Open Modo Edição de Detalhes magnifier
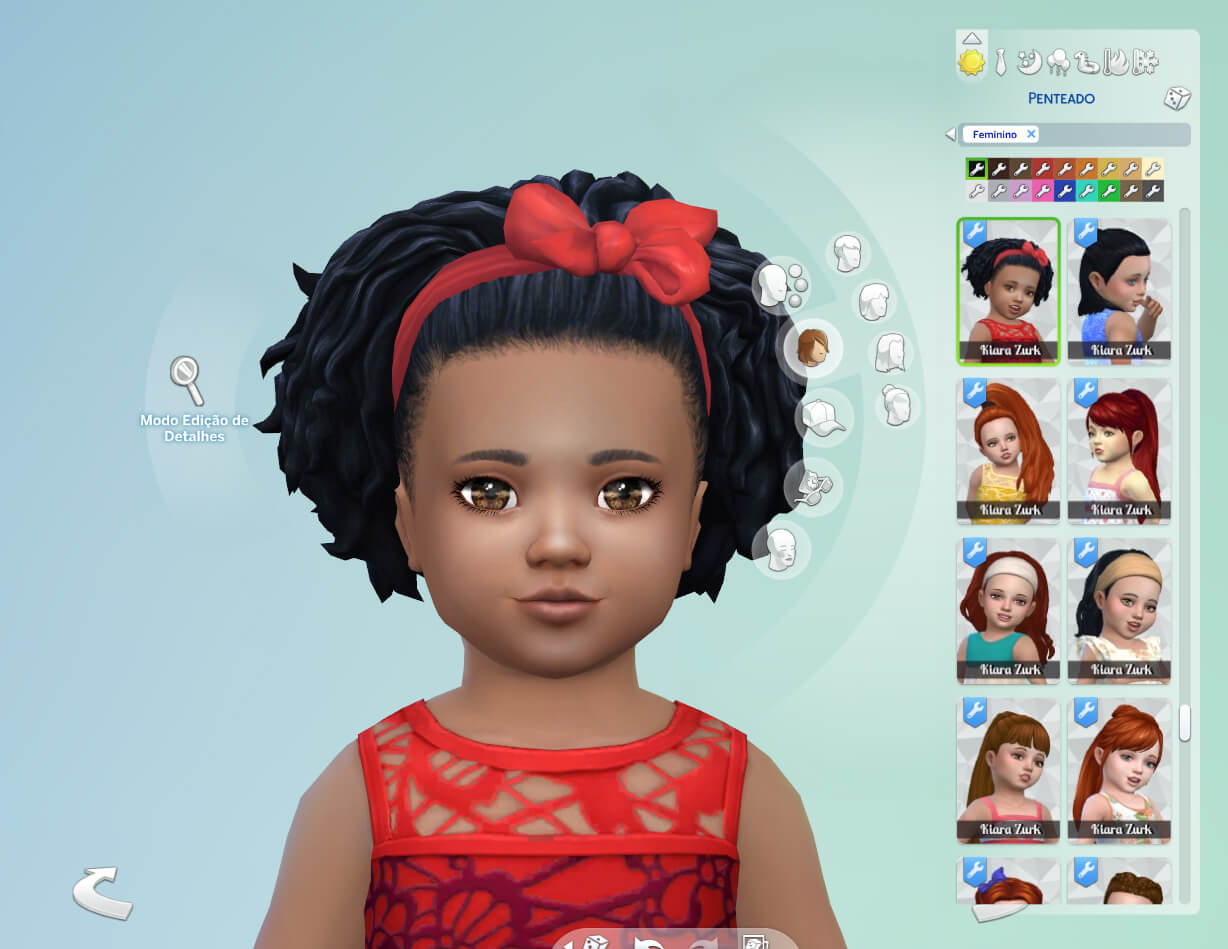Image resolution: width=1228 pixels, height=949 pixels. coord(186,380)
